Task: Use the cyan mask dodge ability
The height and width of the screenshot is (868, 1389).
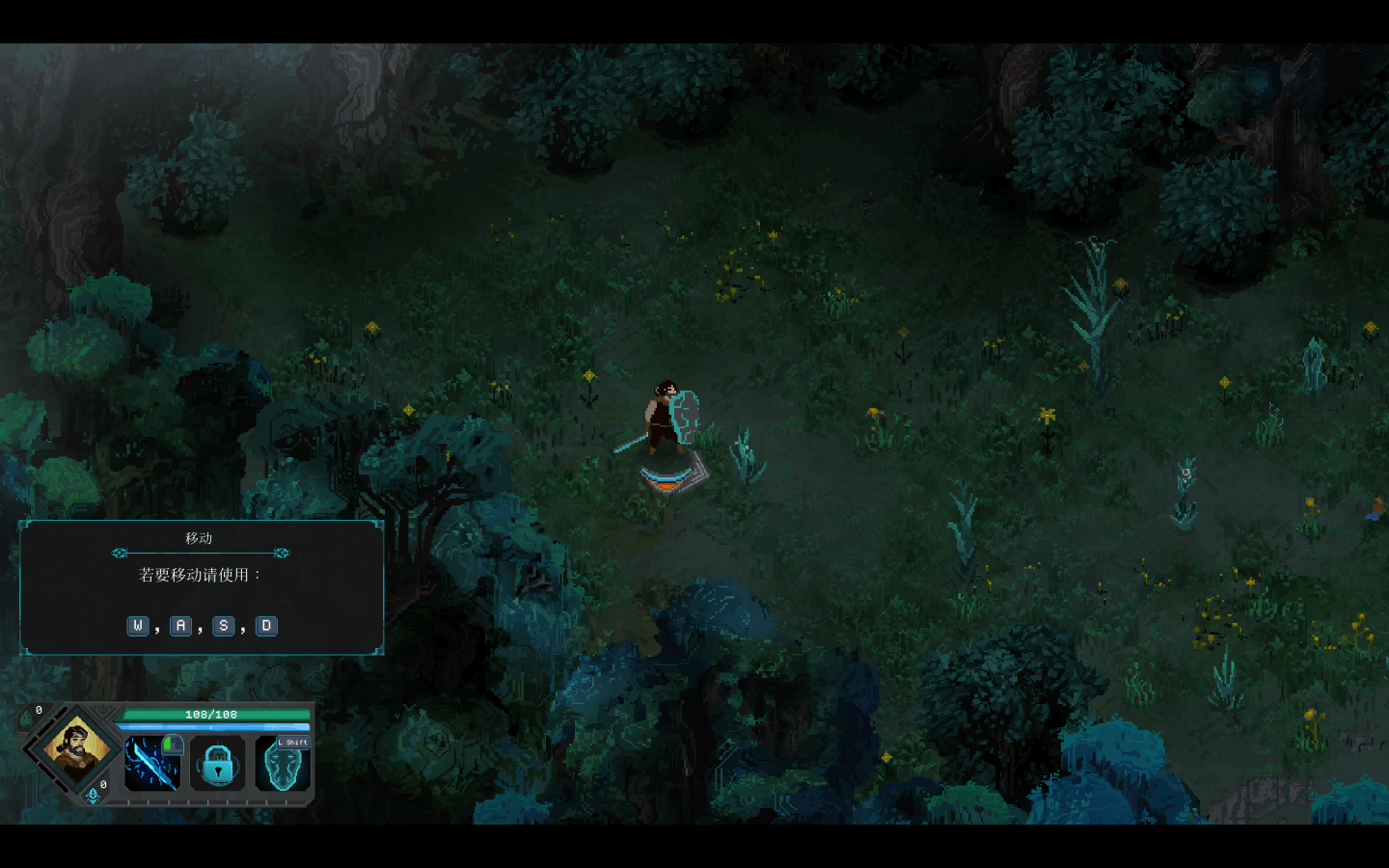Action: coord(284,764)
